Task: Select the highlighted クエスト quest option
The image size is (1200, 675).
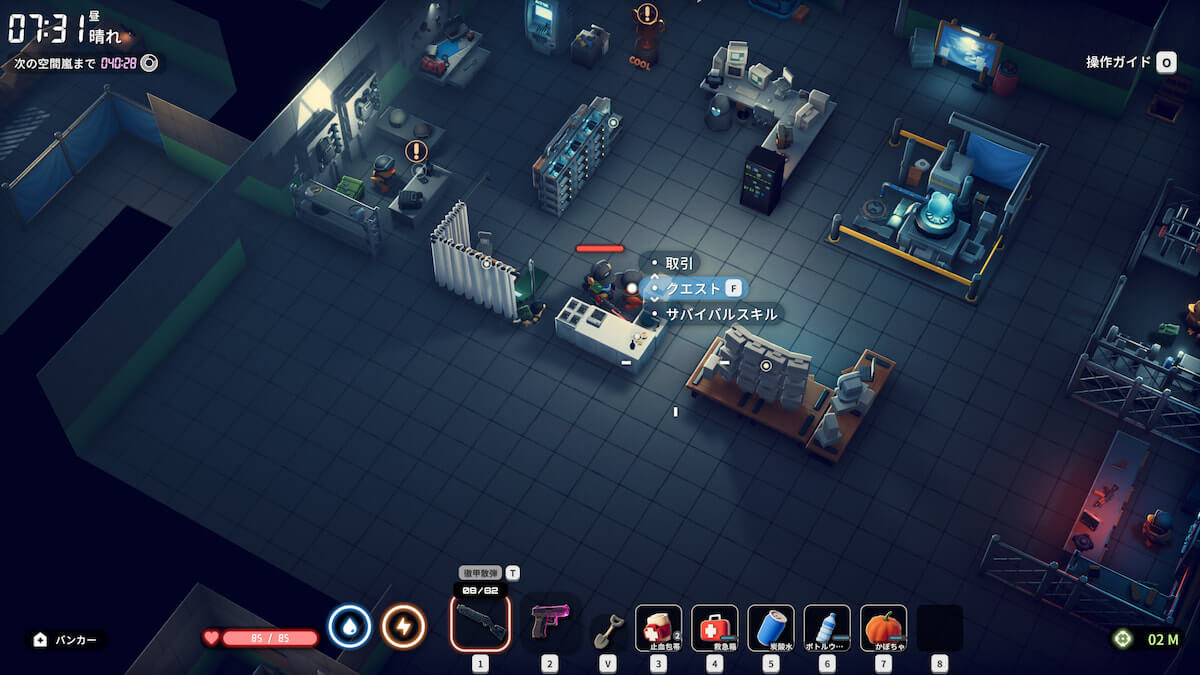Action: point(693,288)
